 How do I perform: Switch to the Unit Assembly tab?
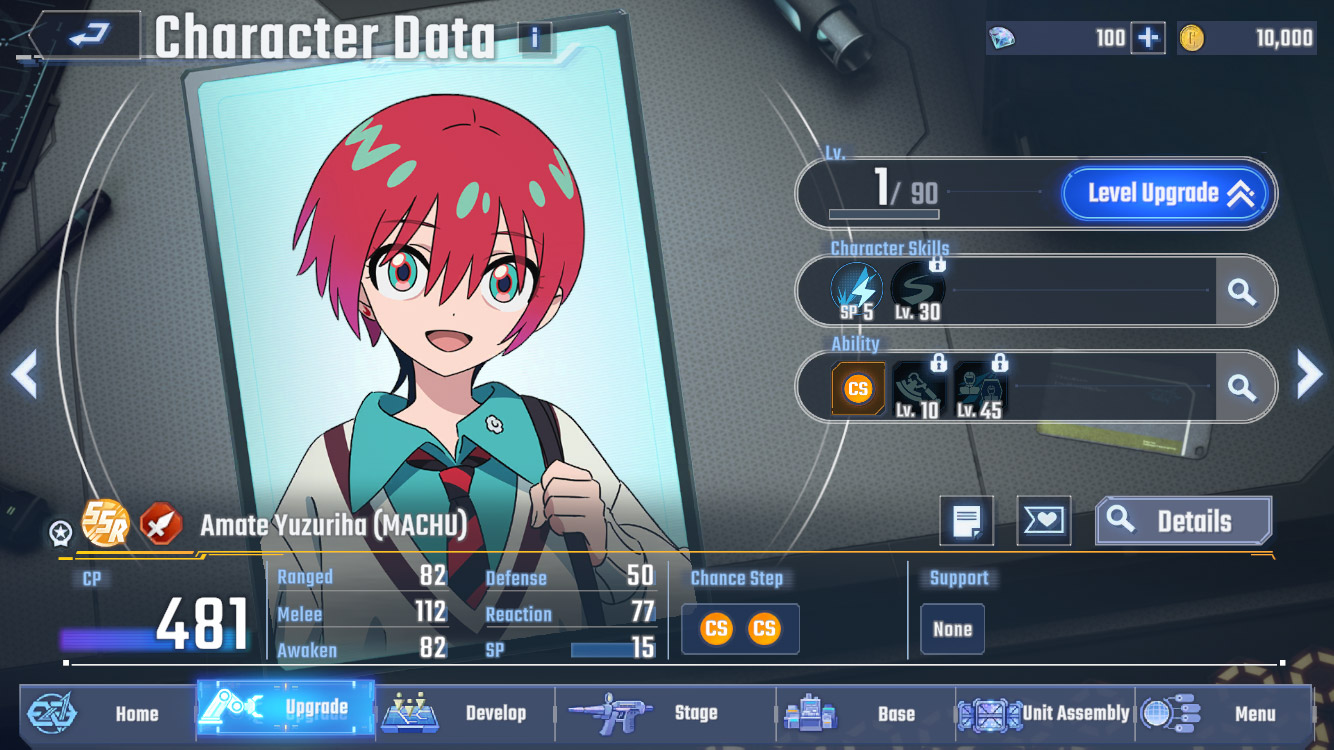1045,713
